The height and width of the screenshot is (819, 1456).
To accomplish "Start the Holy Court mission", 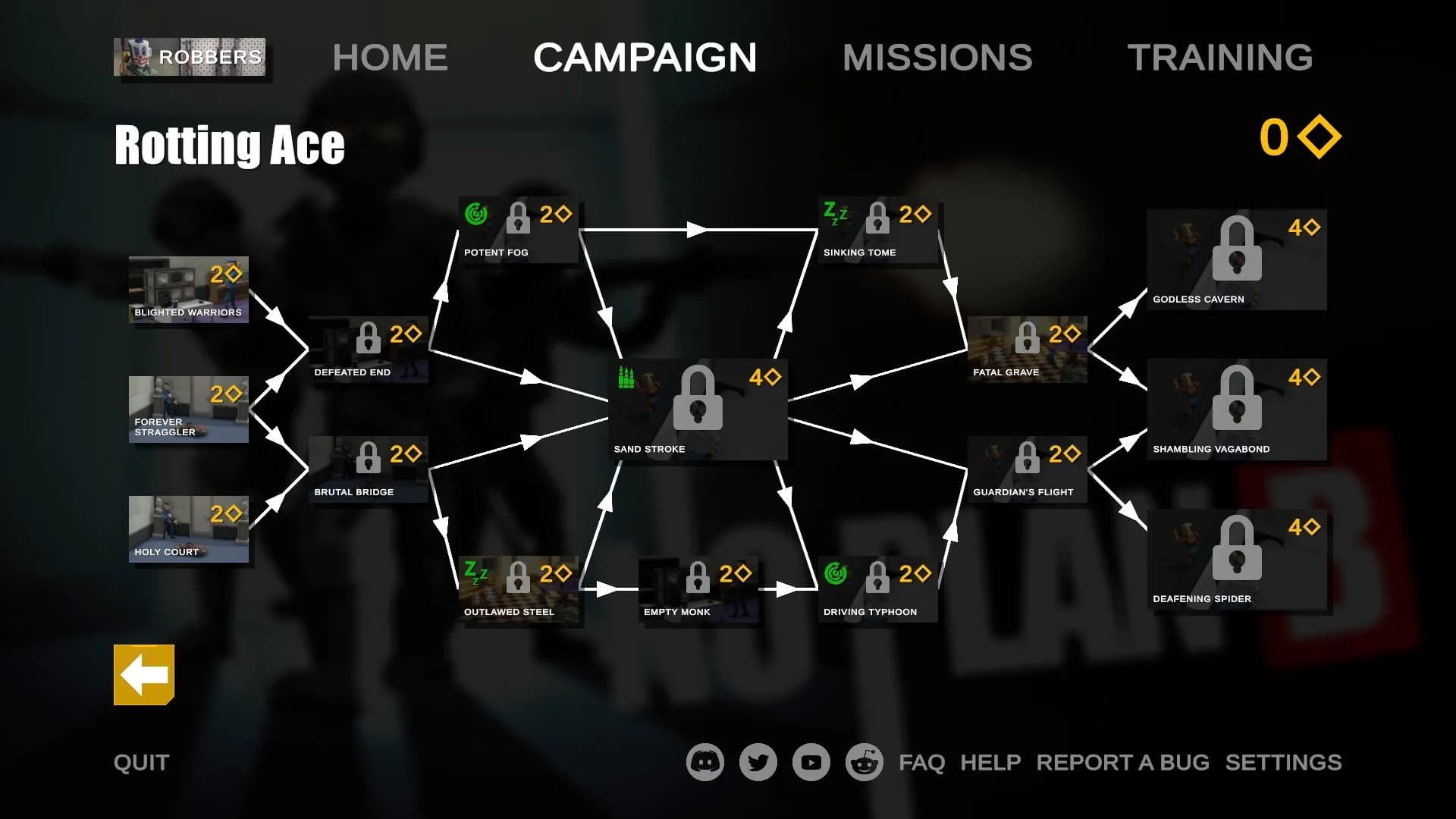I will click(189, 529).
